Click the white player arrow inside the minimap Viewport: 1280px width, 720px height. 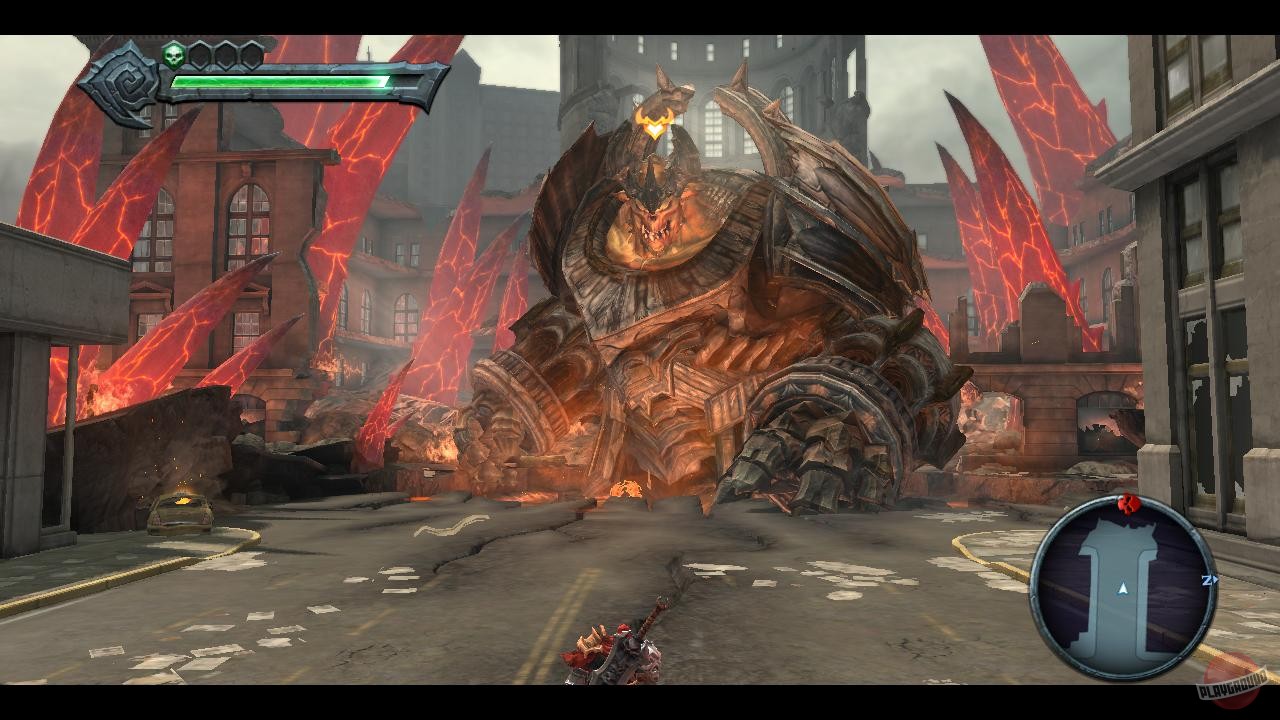coord(1123,589)
